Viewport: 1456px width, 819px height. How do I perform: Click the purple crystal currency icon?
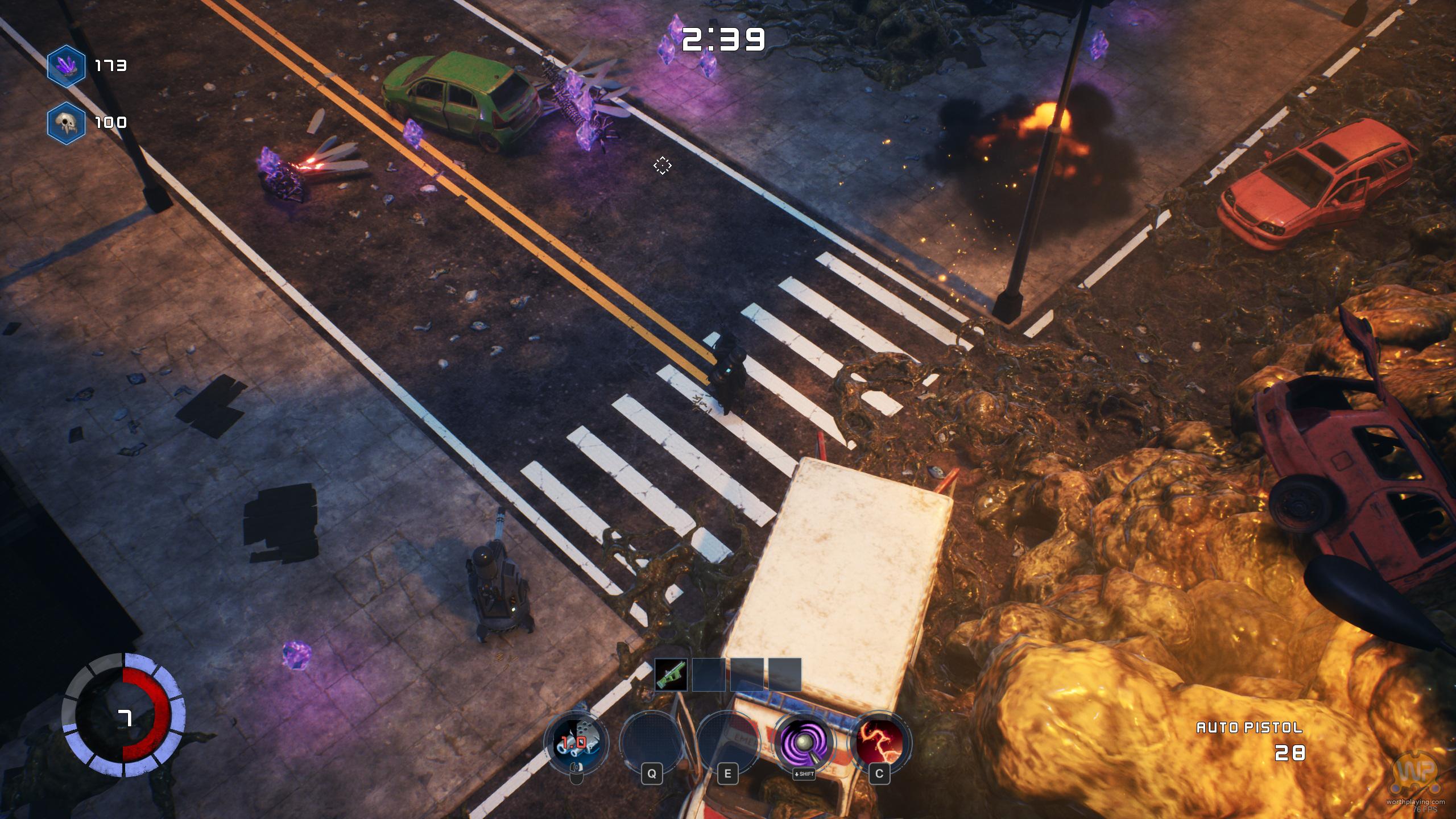click(x=67, y=66)
